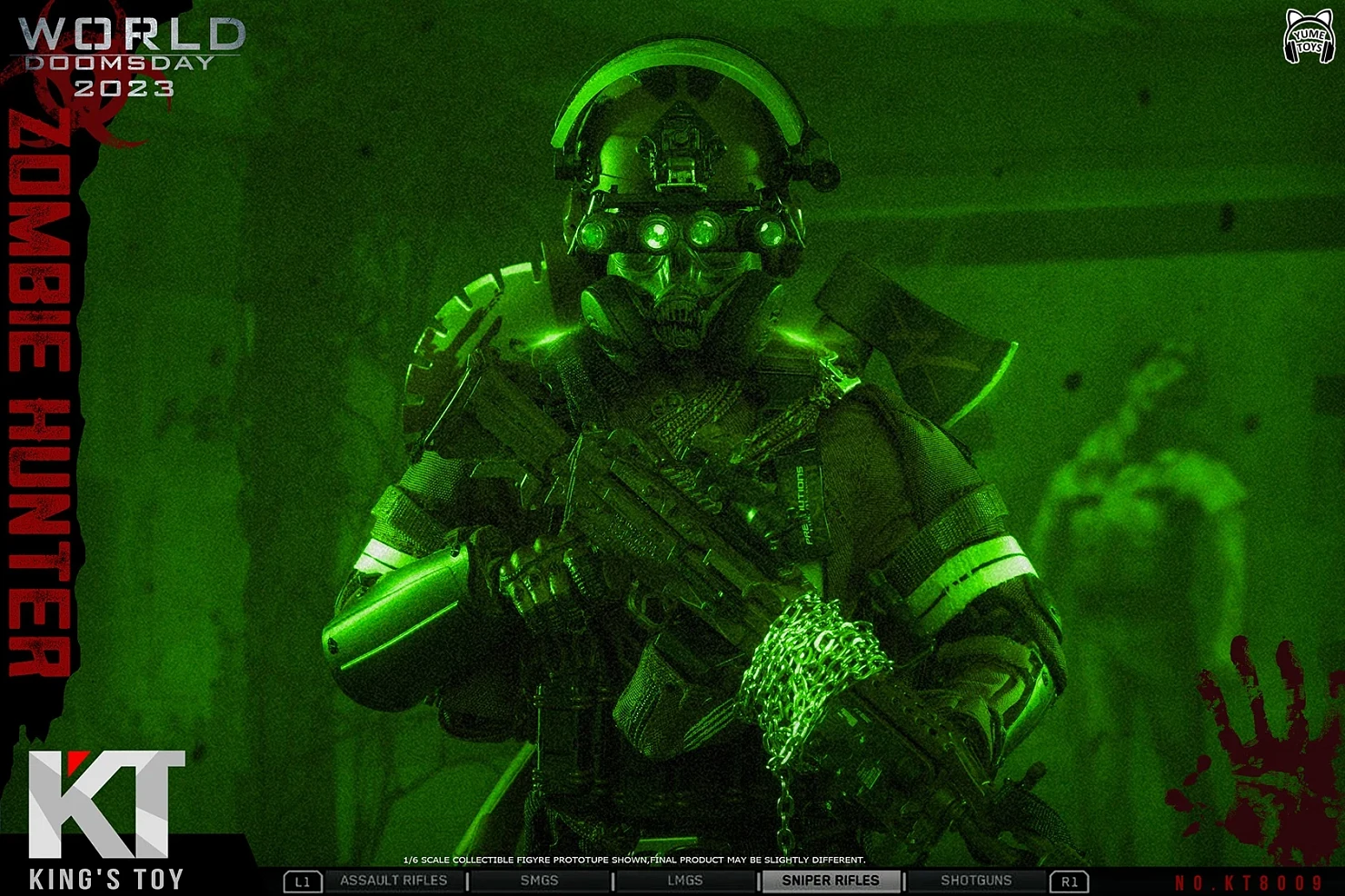The image size is (1345, 896).
Task: Choose the Sniper Rifles tab
Action: coord(831,881)
